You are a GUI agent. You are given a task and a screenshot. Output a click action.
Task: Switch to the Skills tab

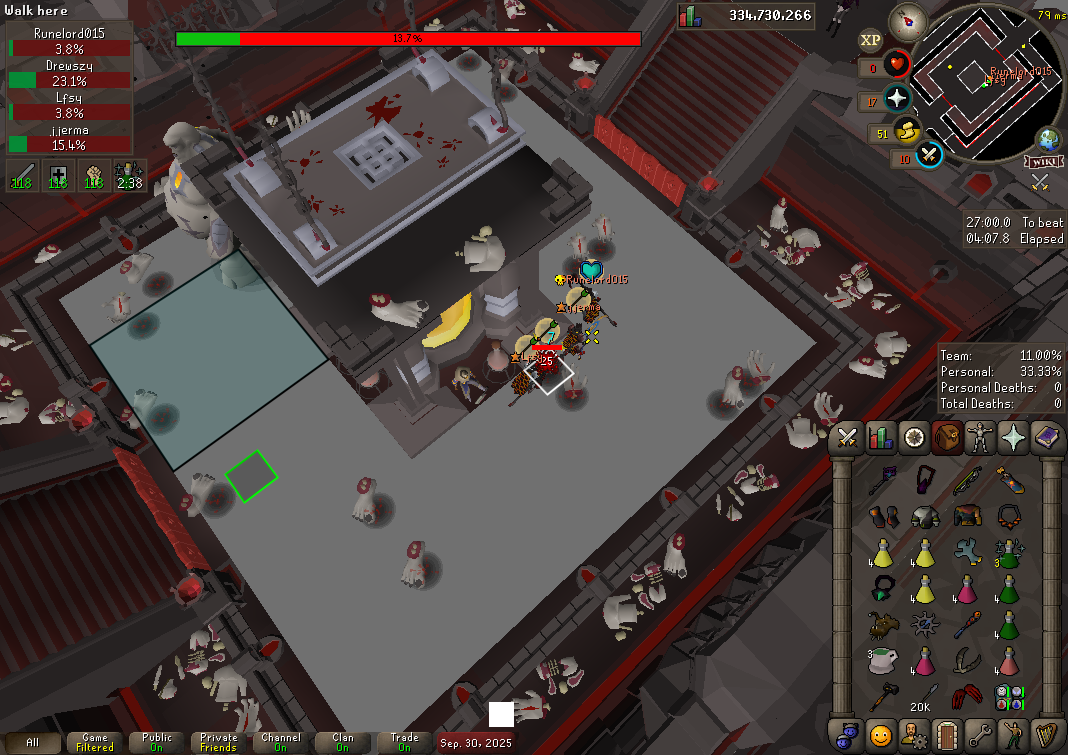point(881,437)
